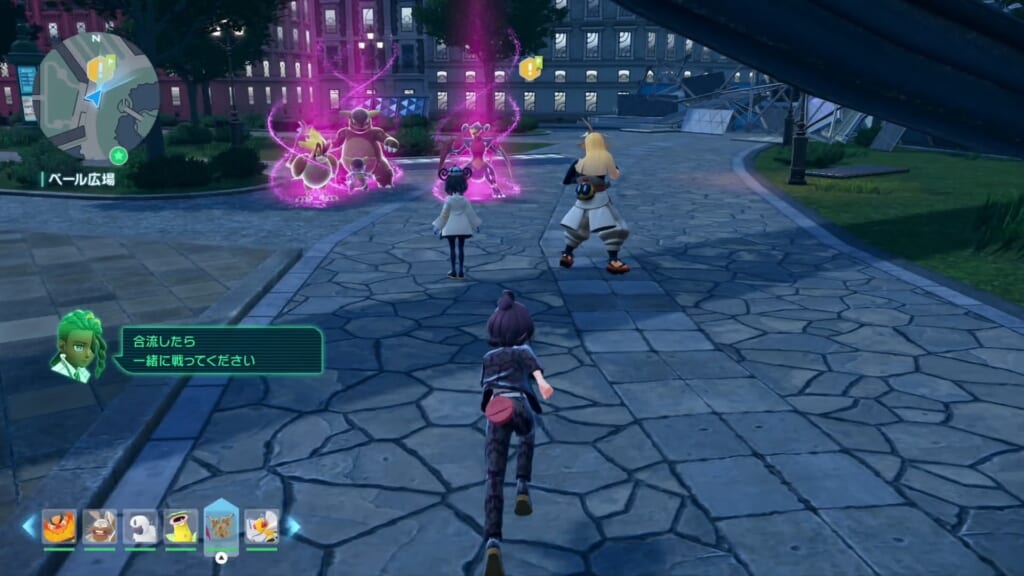Click the left arrow beside party bar
This screenshot has width=1024, height=576.
pos(28,525)
